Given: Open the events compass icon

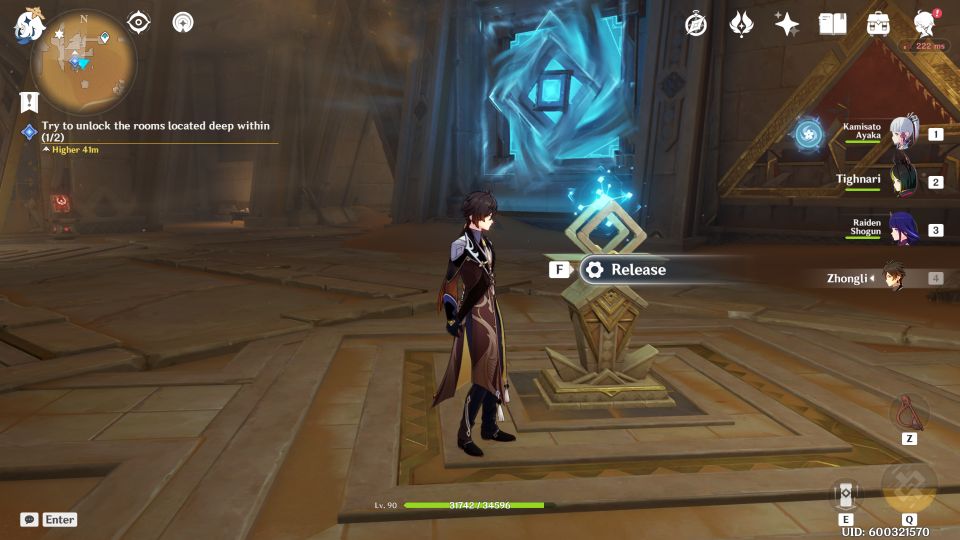Looking at the screenshot, I should click(696, 25).
